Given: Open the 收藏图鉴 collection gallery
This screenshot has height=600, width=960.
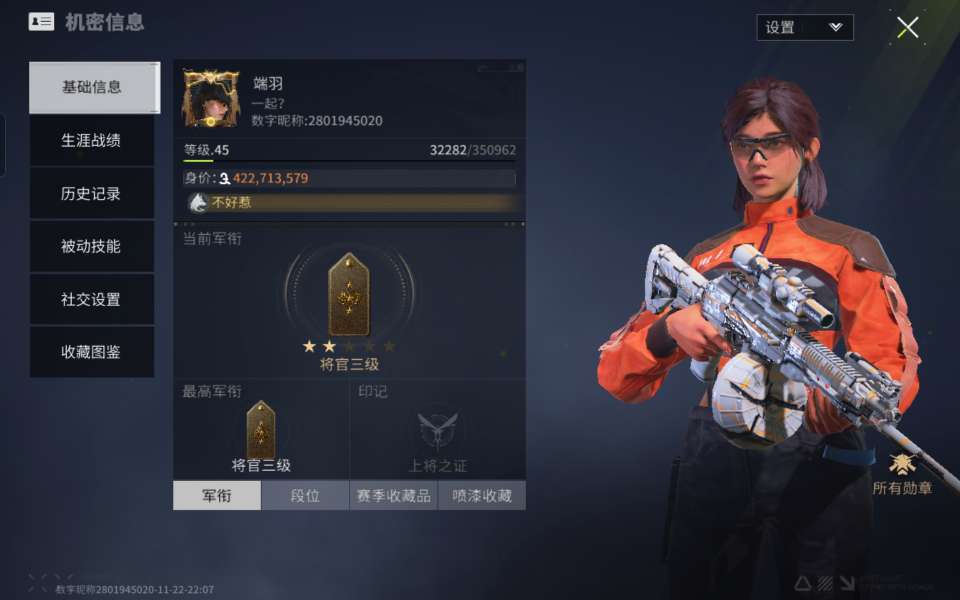Looking at the screenshot, I should [x=92, y=352].
